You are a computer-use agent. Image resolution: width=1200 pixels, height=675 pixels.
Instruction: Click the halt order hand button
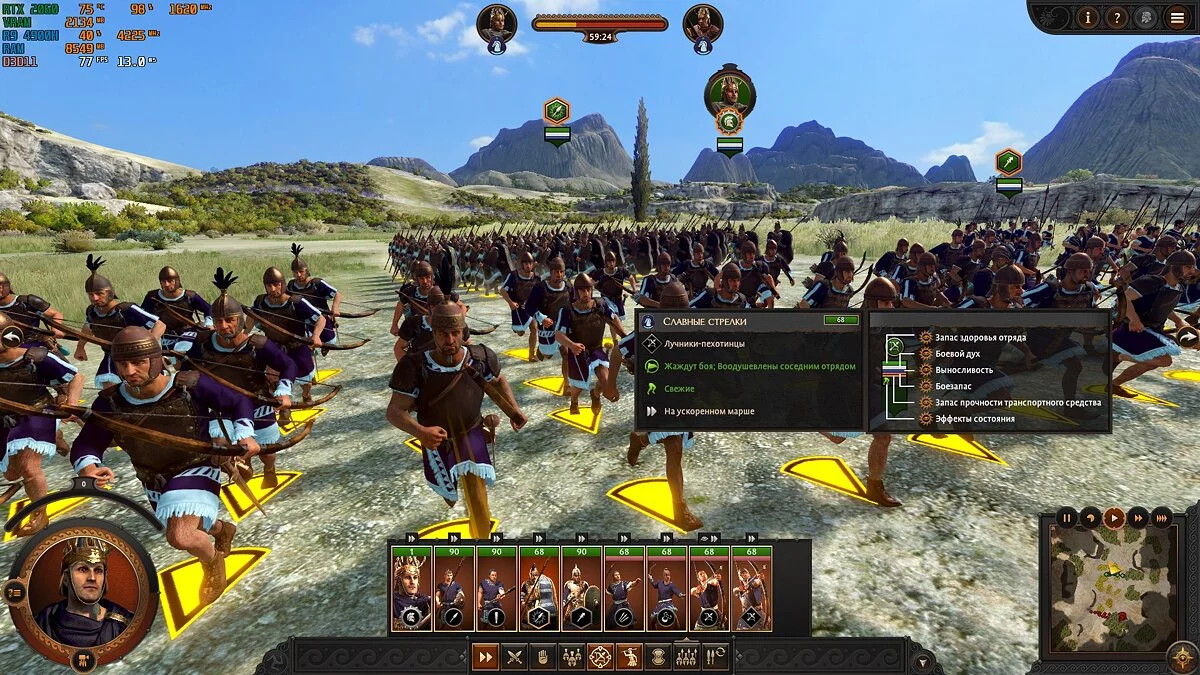[543, 657]
